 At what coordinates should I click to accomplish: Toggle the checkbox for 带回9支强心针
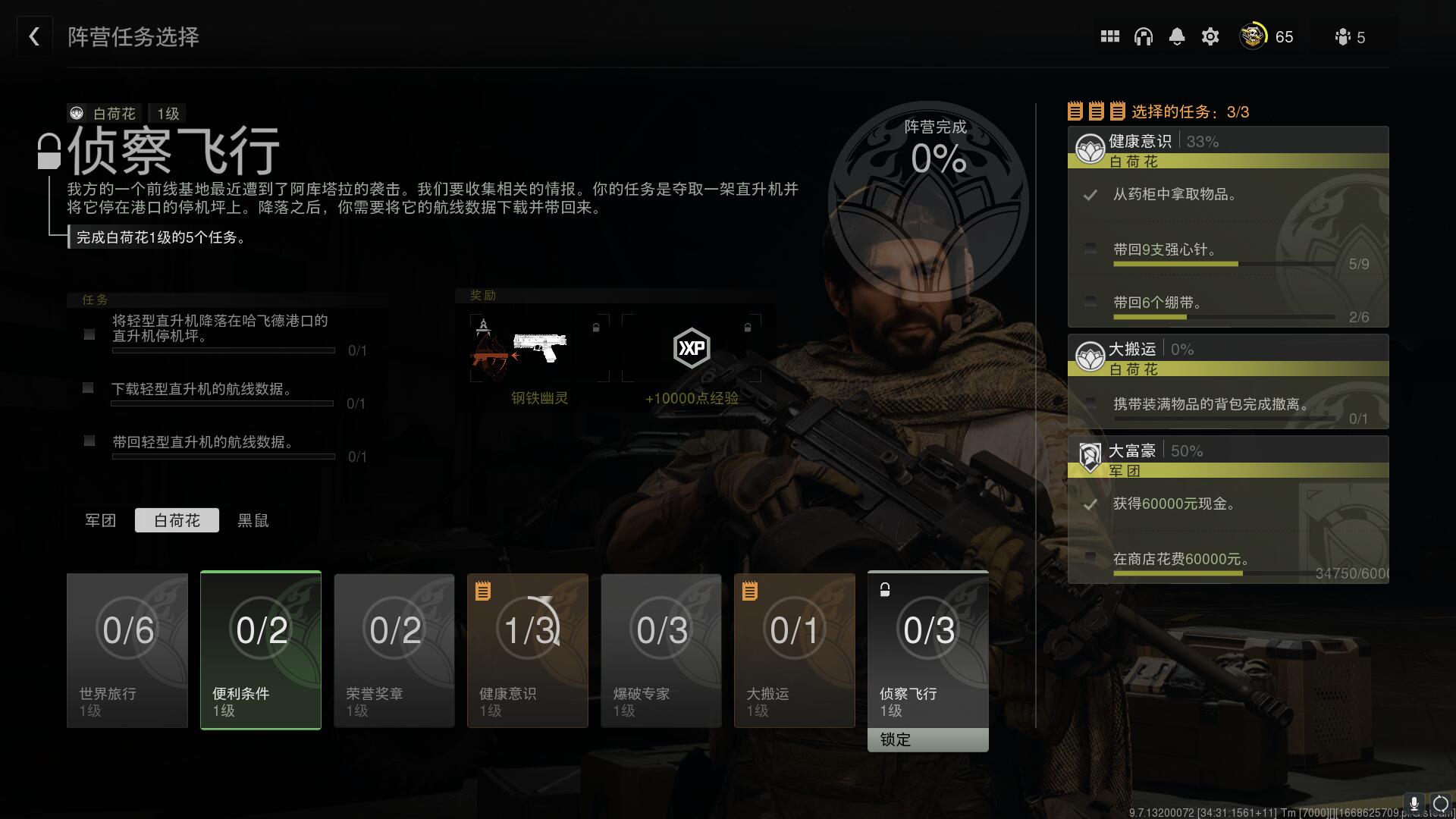[x=1090, y=249]
